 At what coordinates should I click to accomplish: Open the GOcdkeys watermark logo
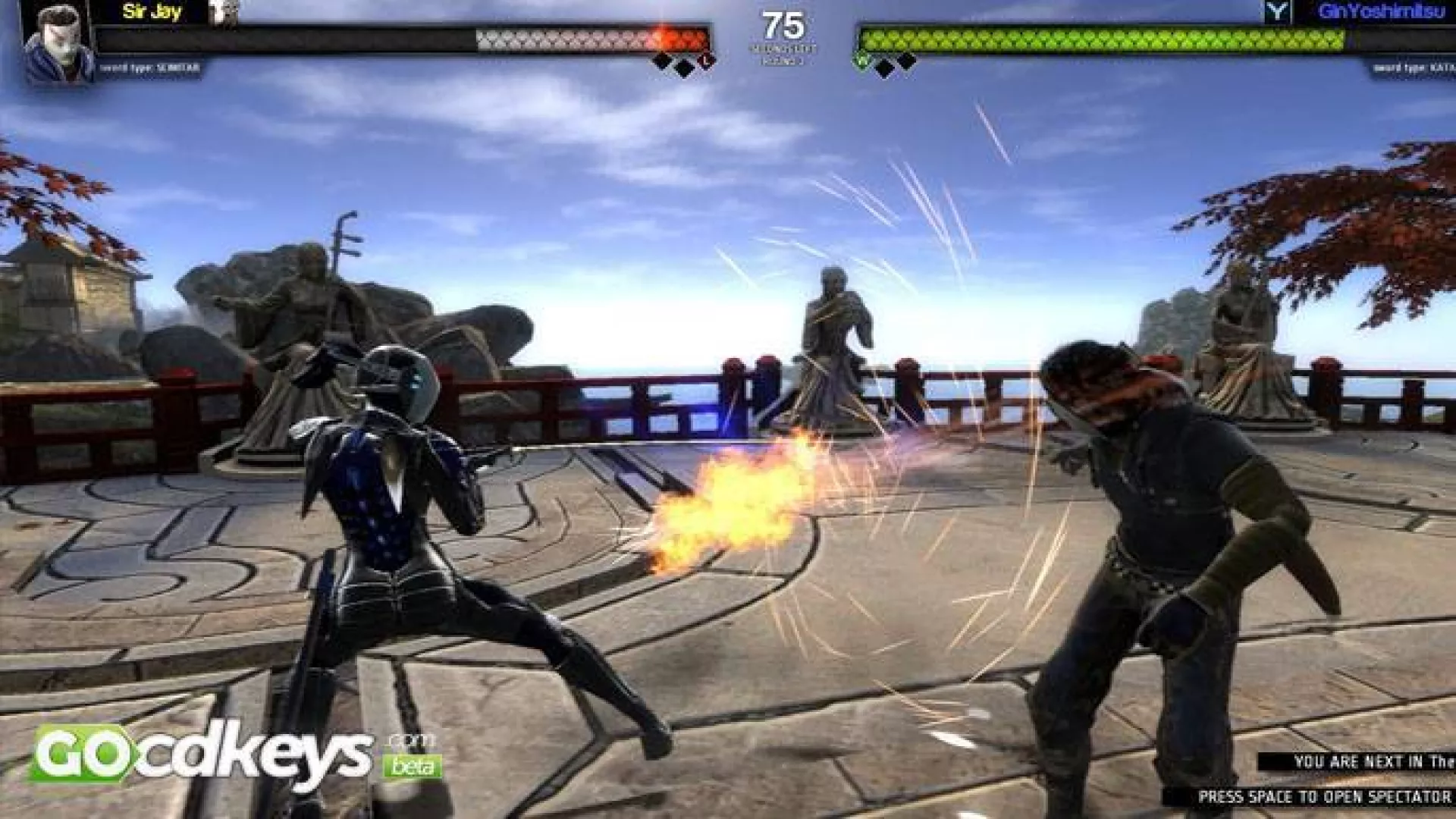(227, 753)
